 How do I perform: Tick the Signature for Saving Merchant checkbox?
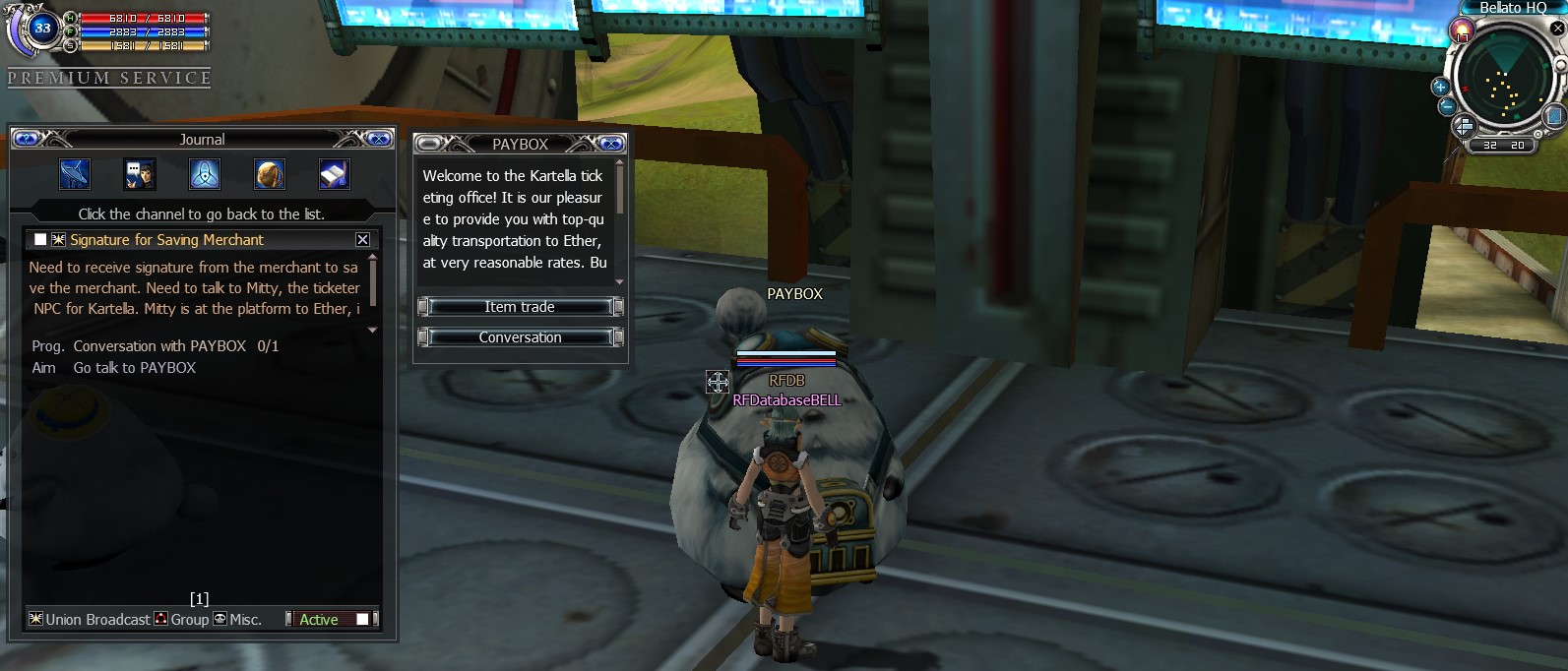tap(40, 239)
